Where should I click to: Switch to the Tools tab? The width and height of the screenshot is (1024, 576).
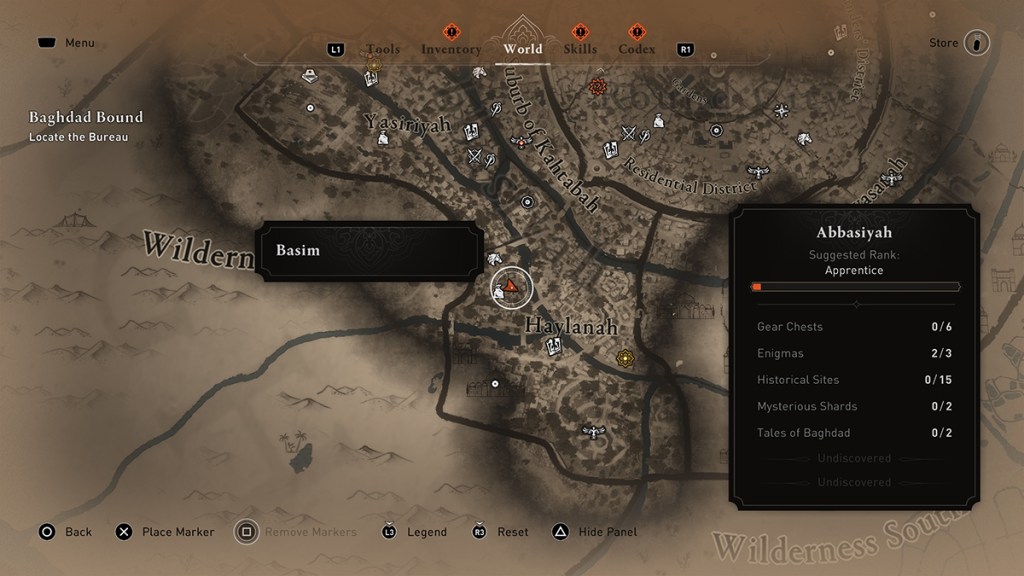tap(383, 49)
